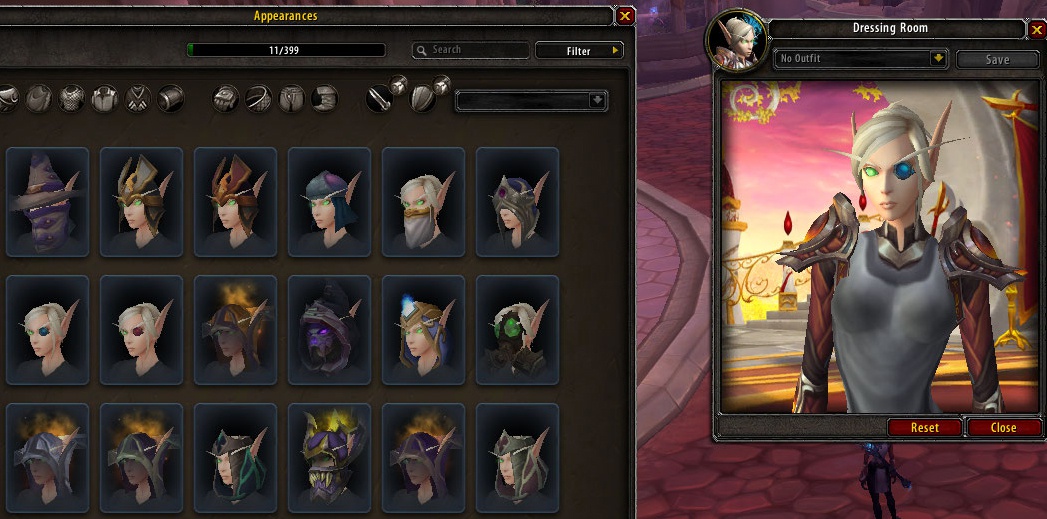
Task: Open the weapon type dropdown
Action: pos(531,100)
